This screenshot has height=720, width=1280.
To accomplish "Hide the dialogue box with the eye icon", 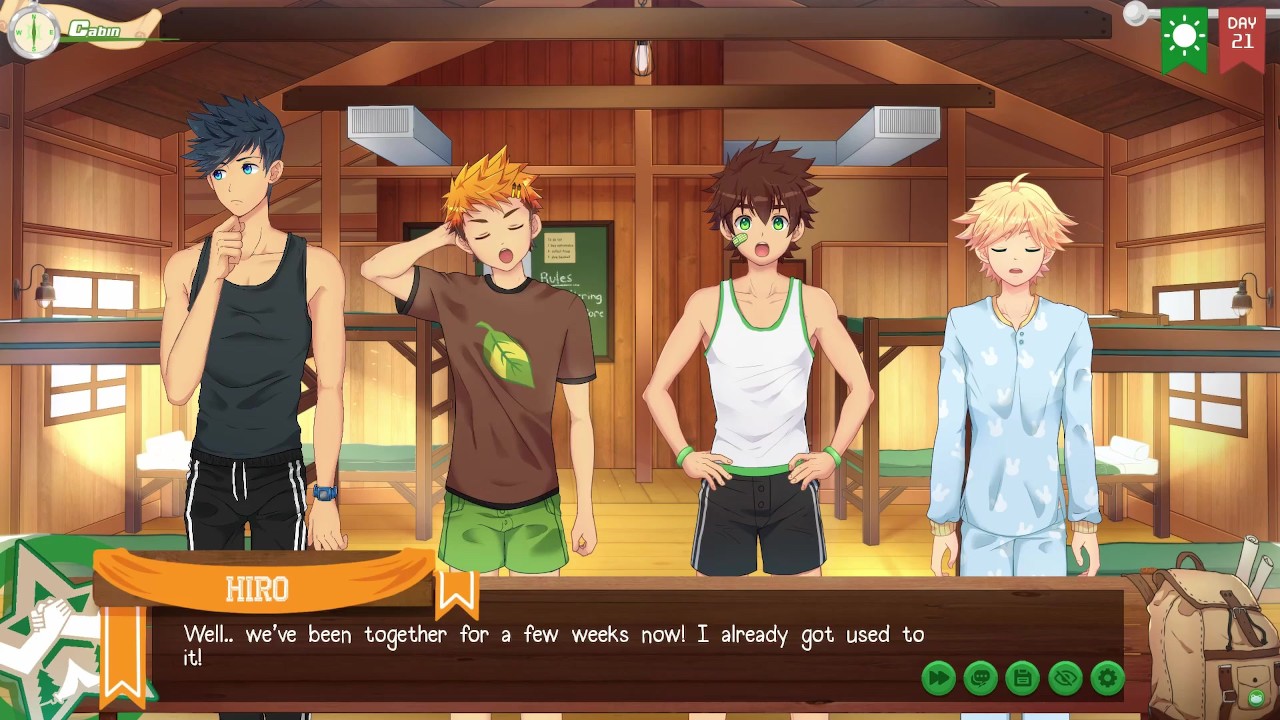I will (1065, 678).
